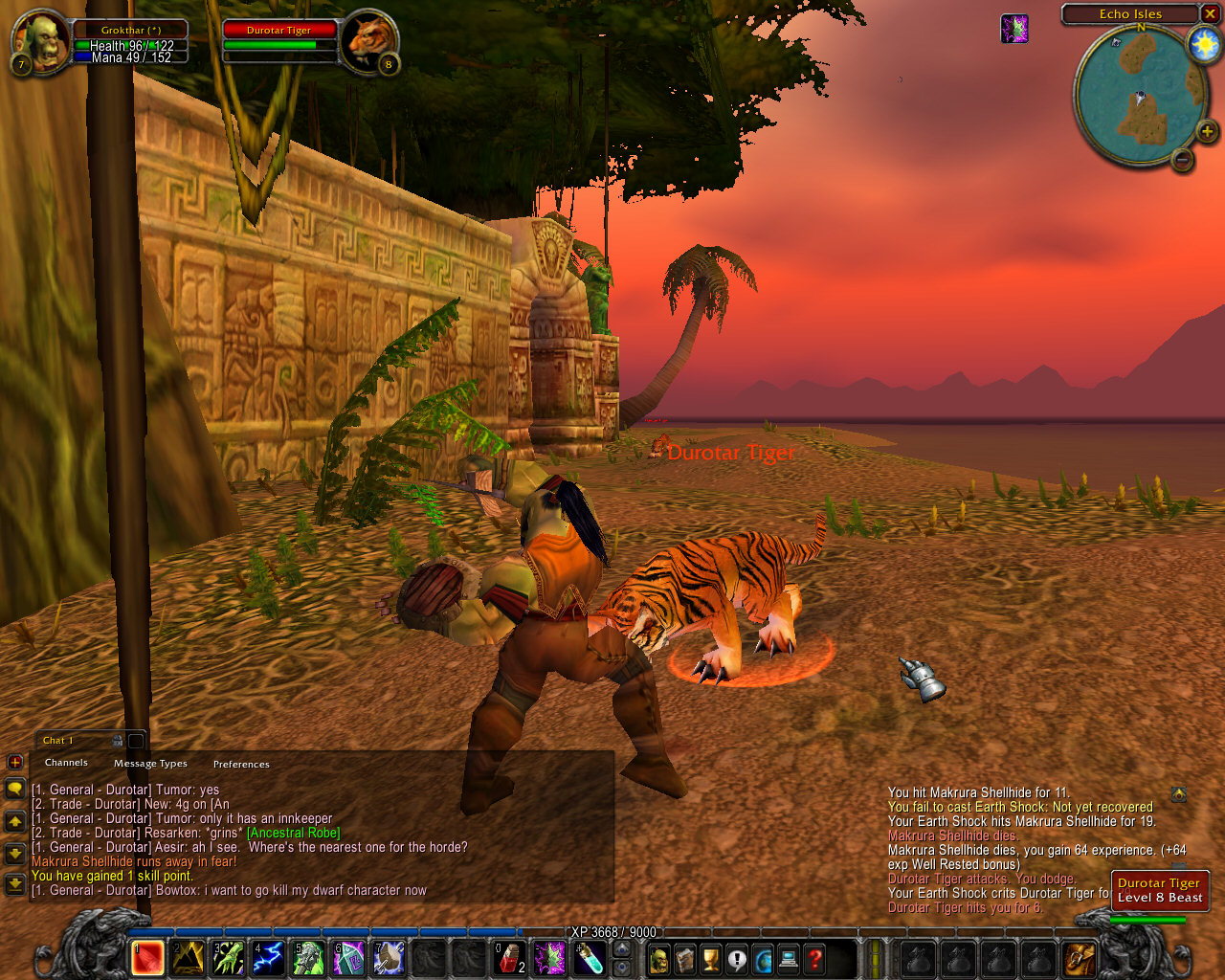
Task: Use the red potion in the action bar
Action: [x=509, y=958]
